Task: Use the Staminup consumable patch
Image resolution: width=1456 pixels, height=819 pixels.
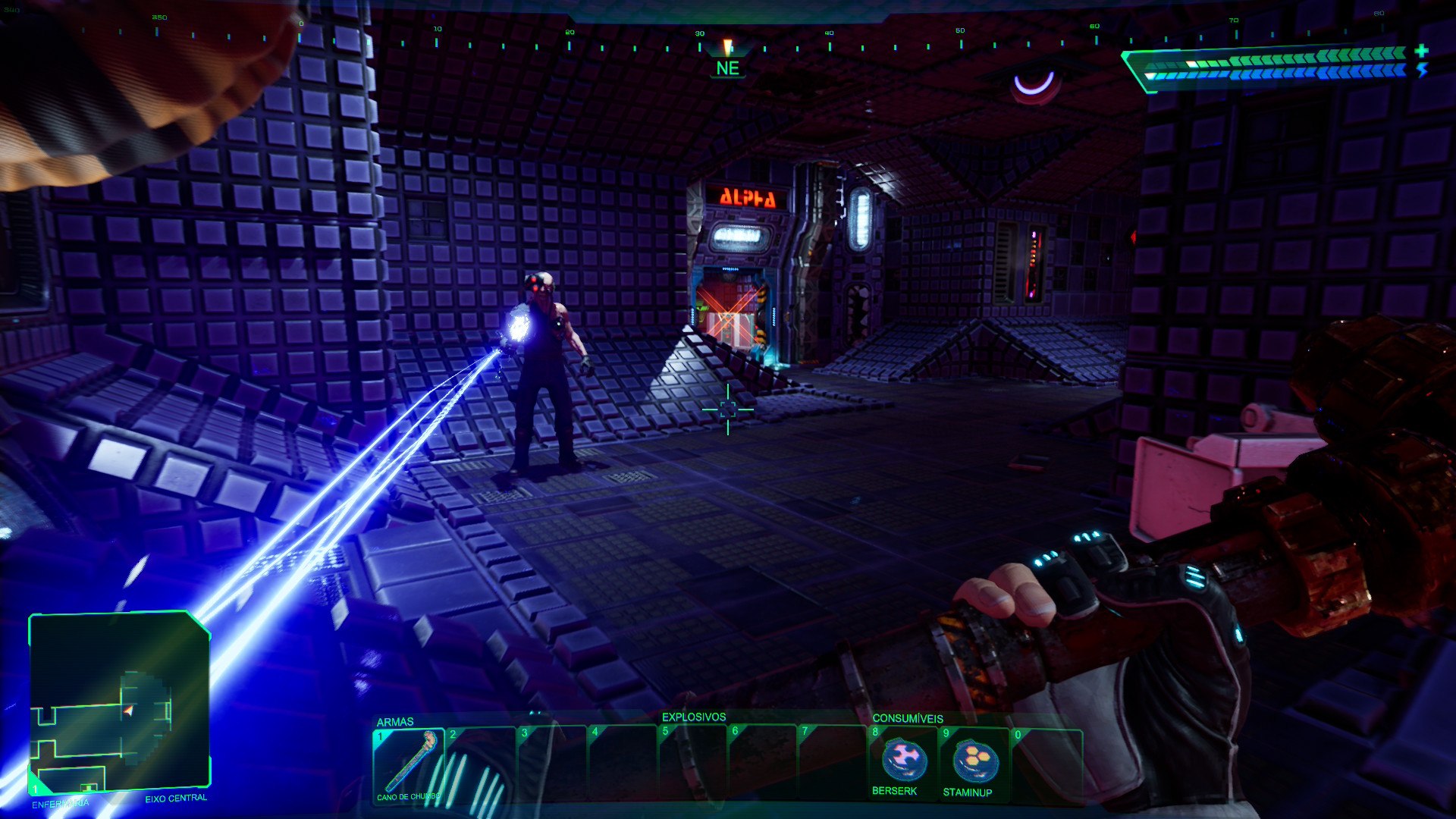Action: pos(974,761)
